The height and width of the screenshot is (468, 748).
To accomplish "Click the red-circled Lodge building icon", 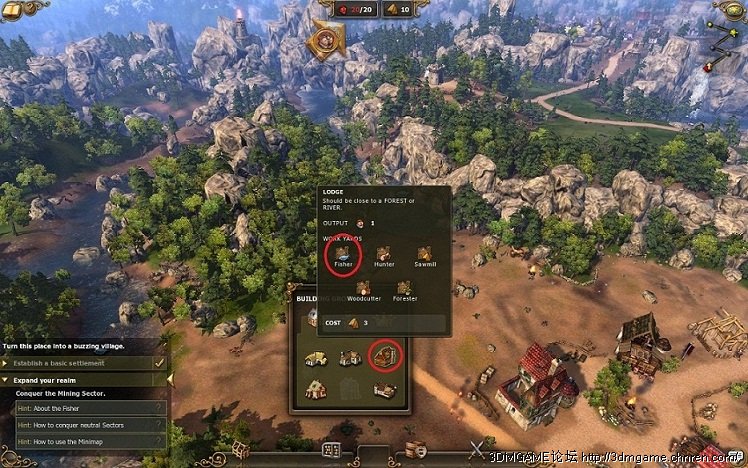I will coord(384,355).
